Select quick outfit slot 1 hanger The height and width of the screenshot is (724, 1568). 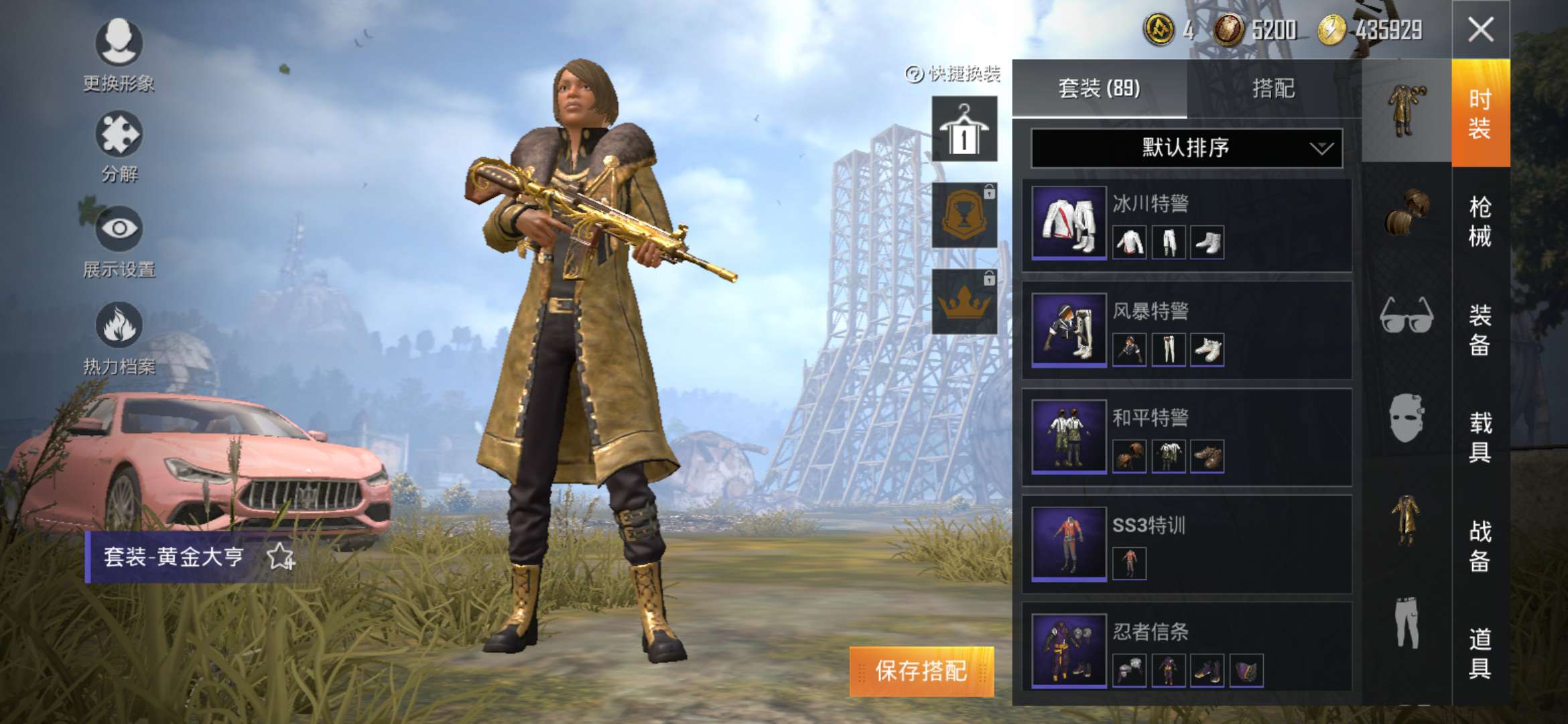[964, 129]
